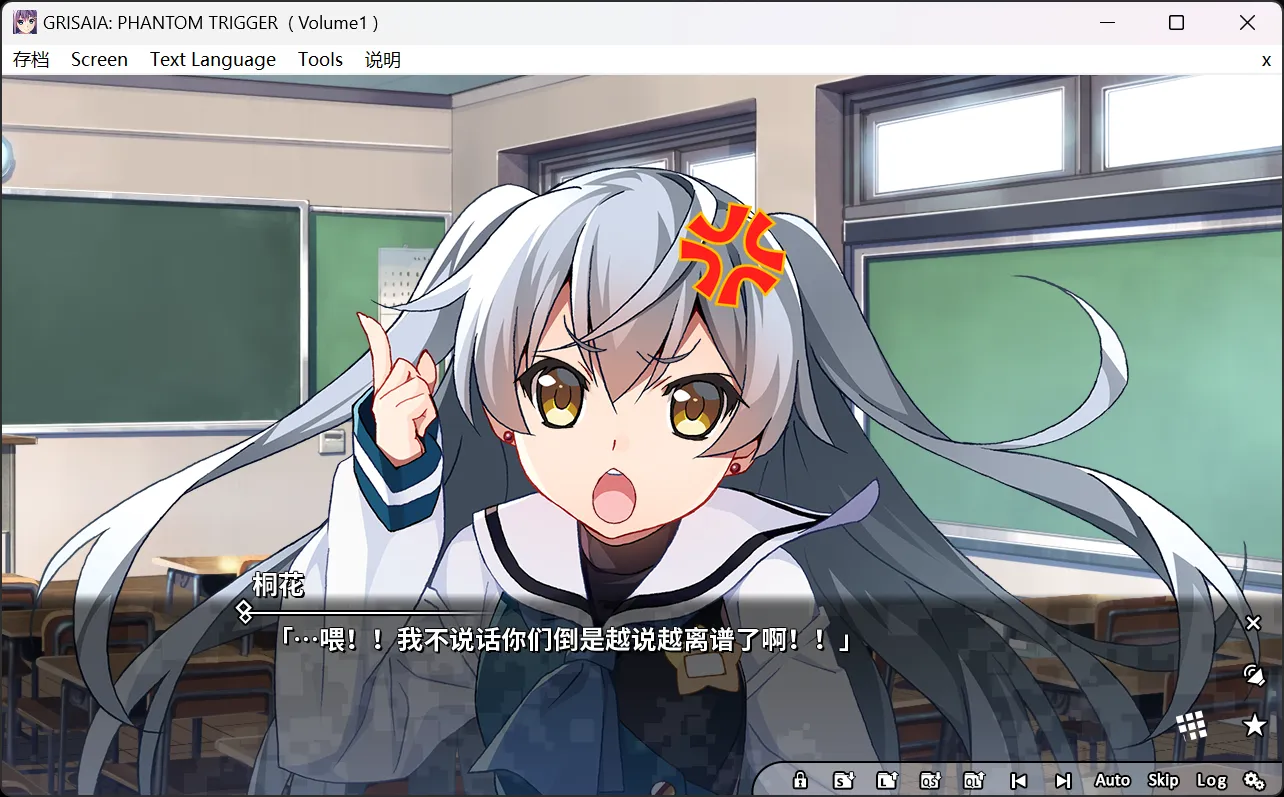Collapse the menu bar with the small x
Screen dimensions: 1284x797
[x=1266, y=60]
